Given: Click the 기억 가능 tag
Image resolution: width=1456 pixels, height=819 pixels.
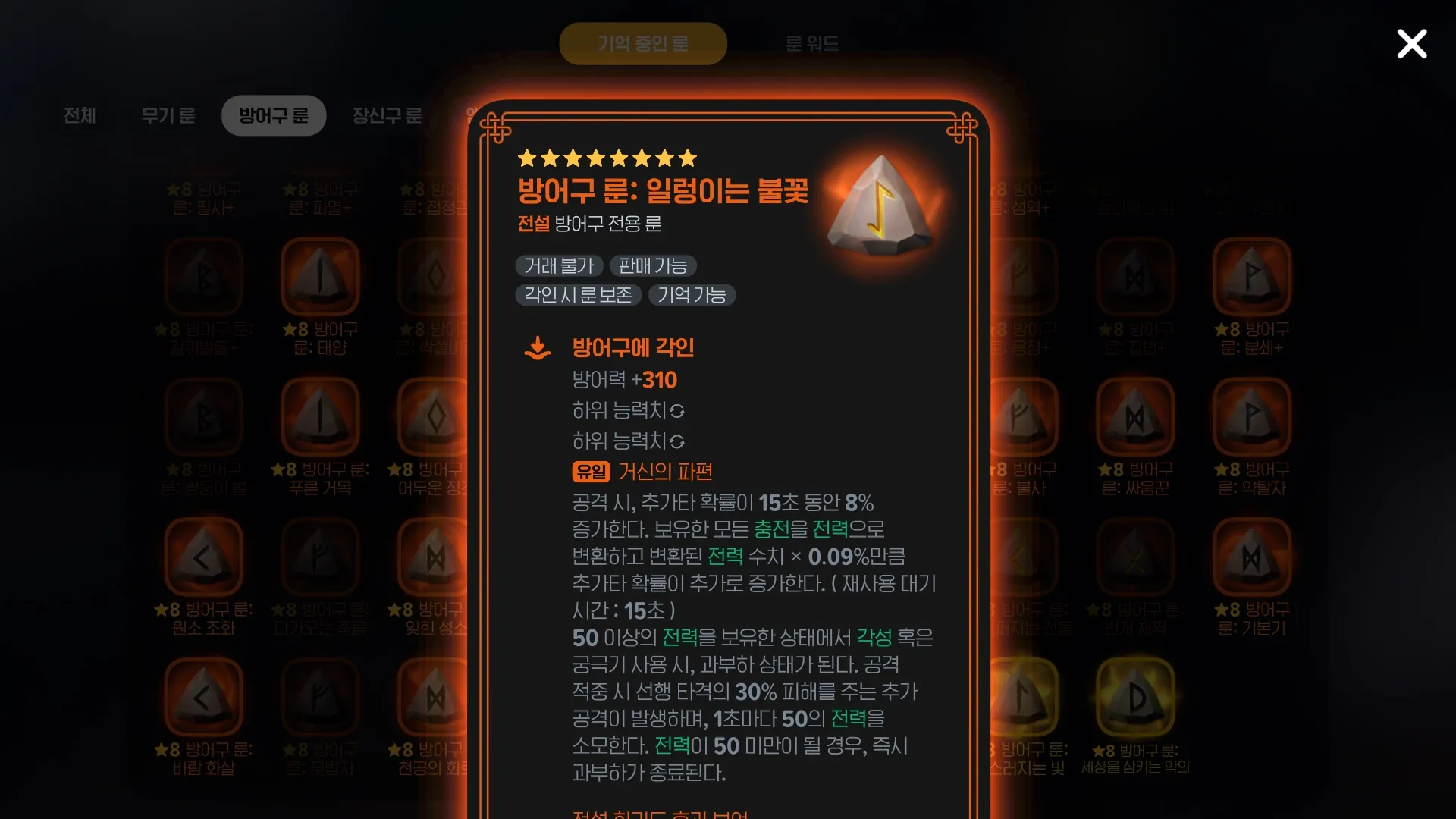Looking at the screenshot, I should click(692, 295).
